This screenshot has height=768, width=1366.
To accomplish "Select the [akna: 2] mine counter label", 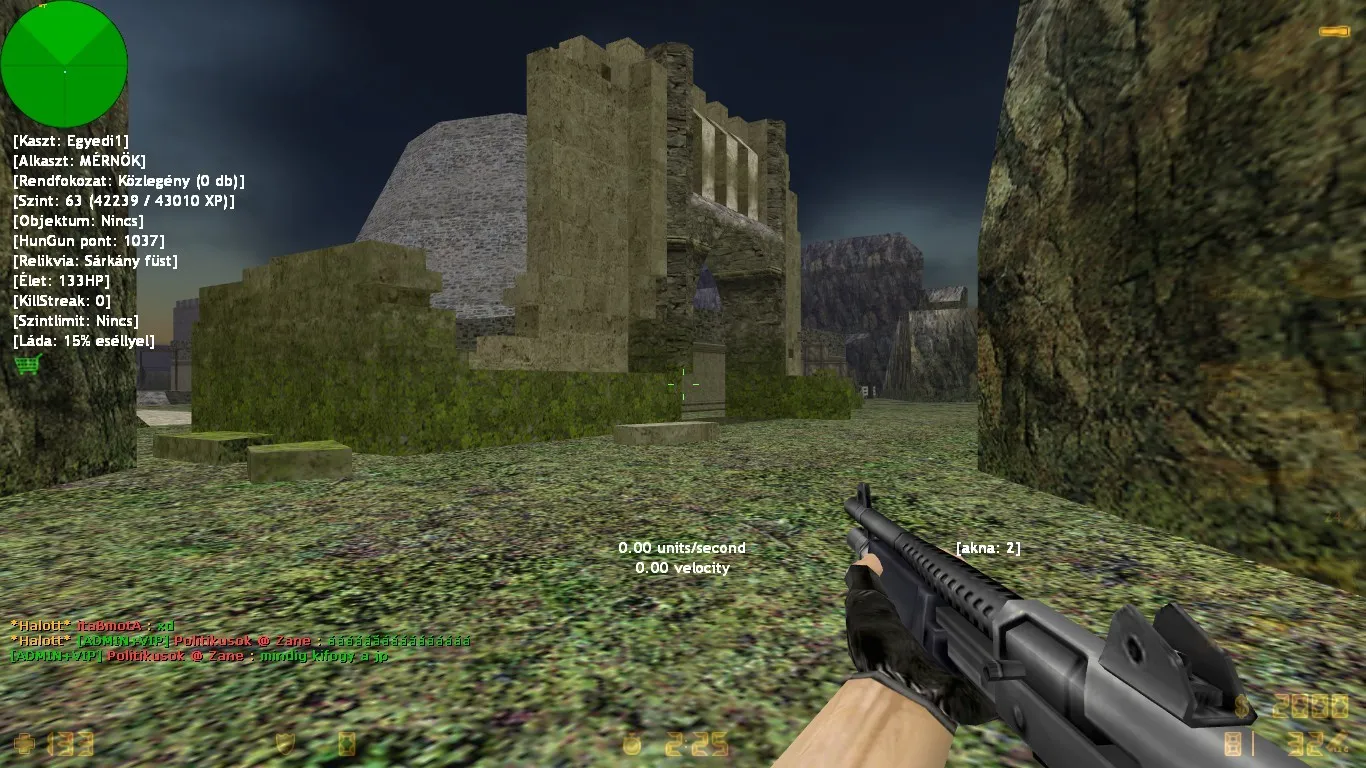I will tap(989, 548).
